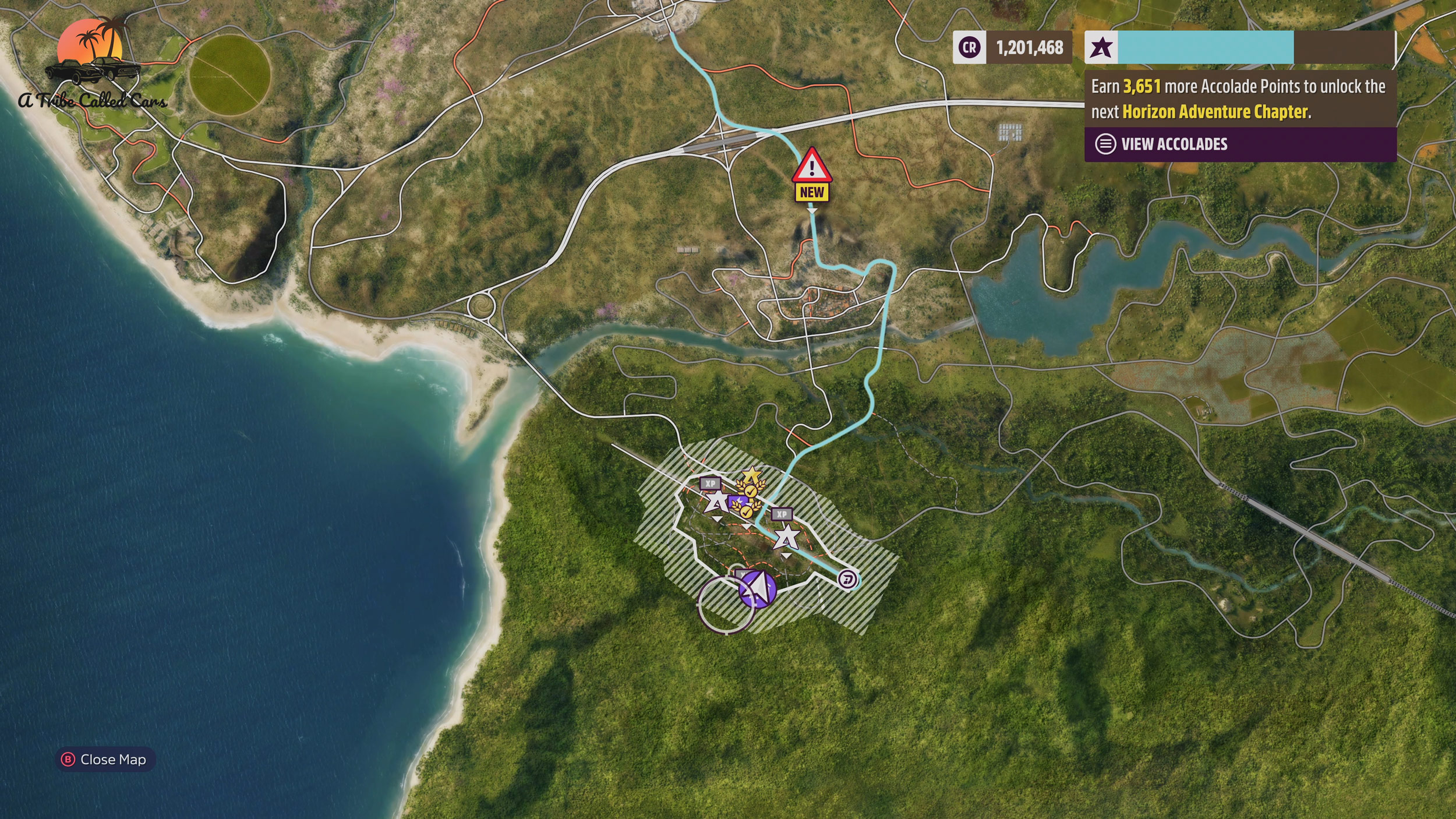Select the NEW warning triangle map marker
Image resolution: width=1456 pixels, height=819 pixels.
point(811,167)
